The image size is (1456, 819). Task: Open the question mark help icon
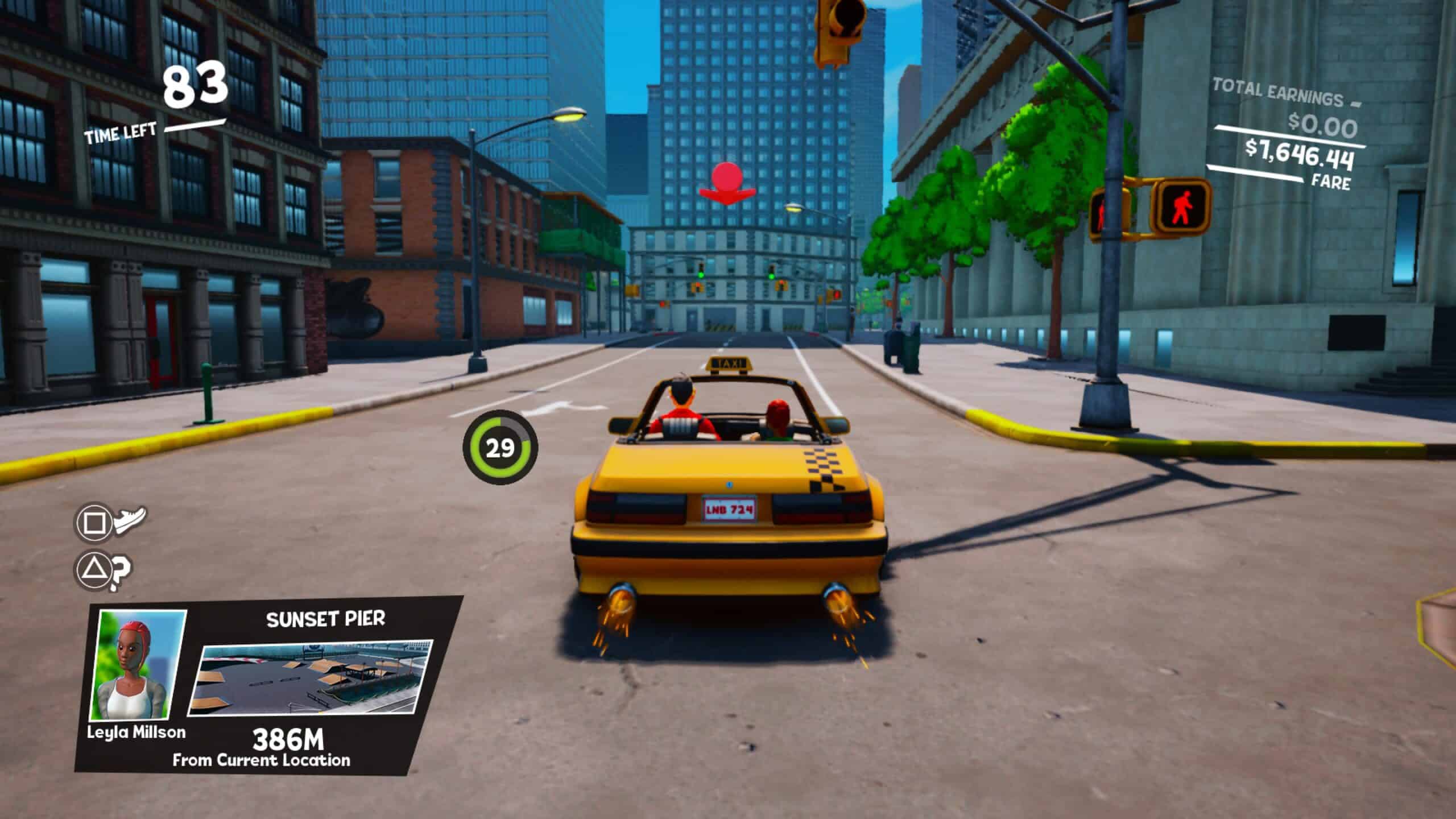pyautogui.click(x=120, y=570)
